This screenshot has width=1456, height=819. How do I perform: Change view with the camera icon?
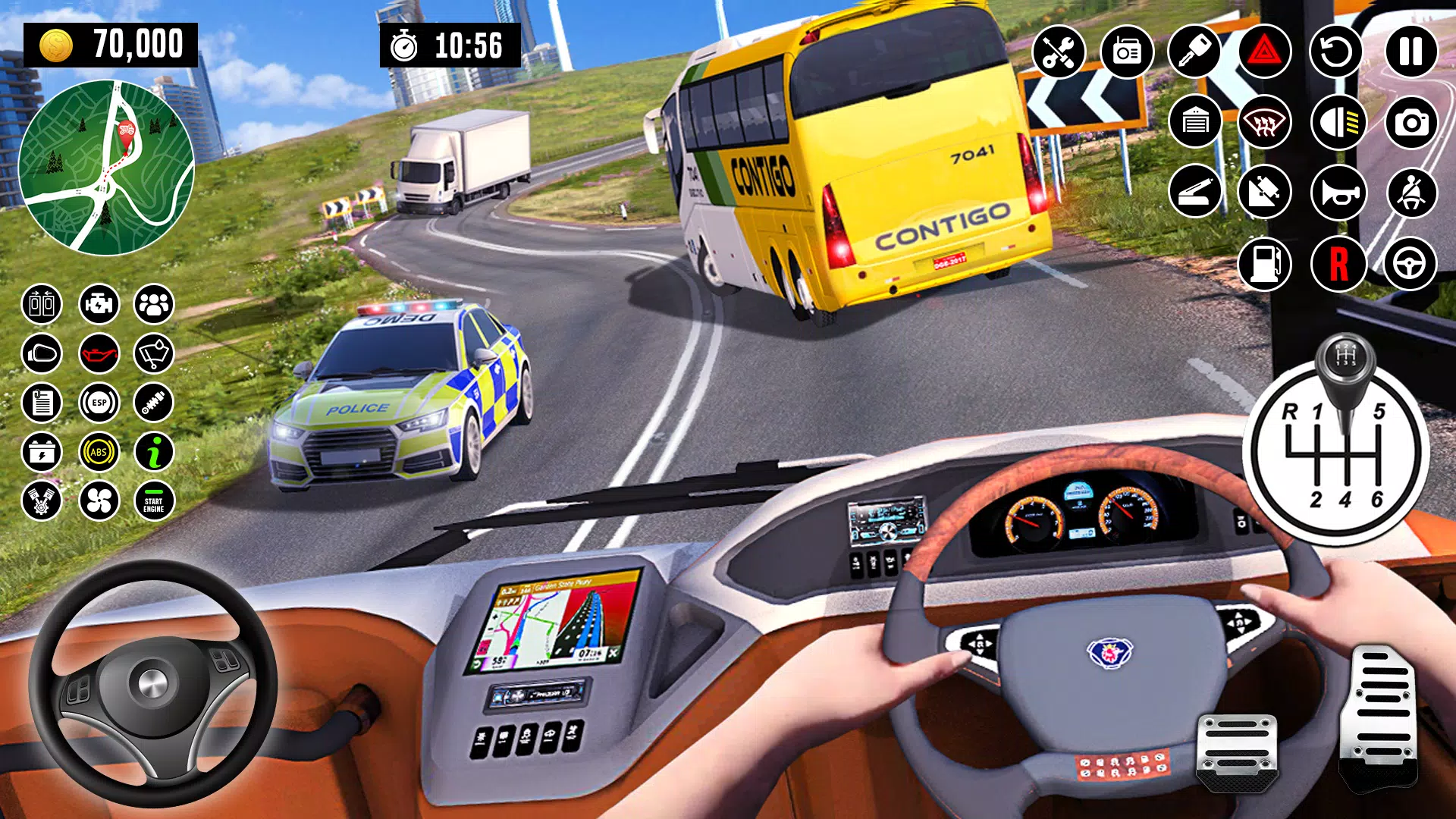(1410, 121)
